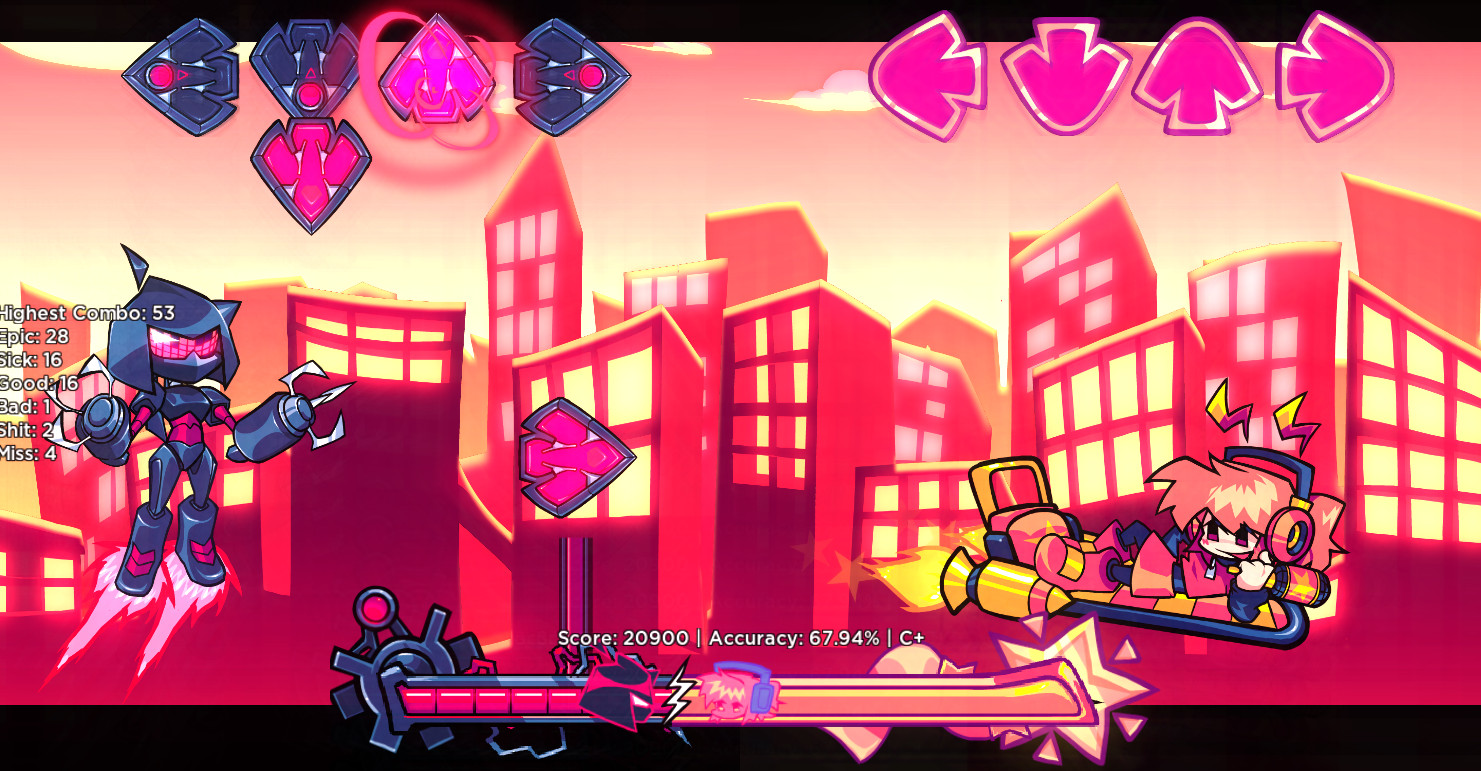This screenshot has height=771, width=1481.
Task: Select the Highest Combo: 53 counter
Action: tap(85, 312)
